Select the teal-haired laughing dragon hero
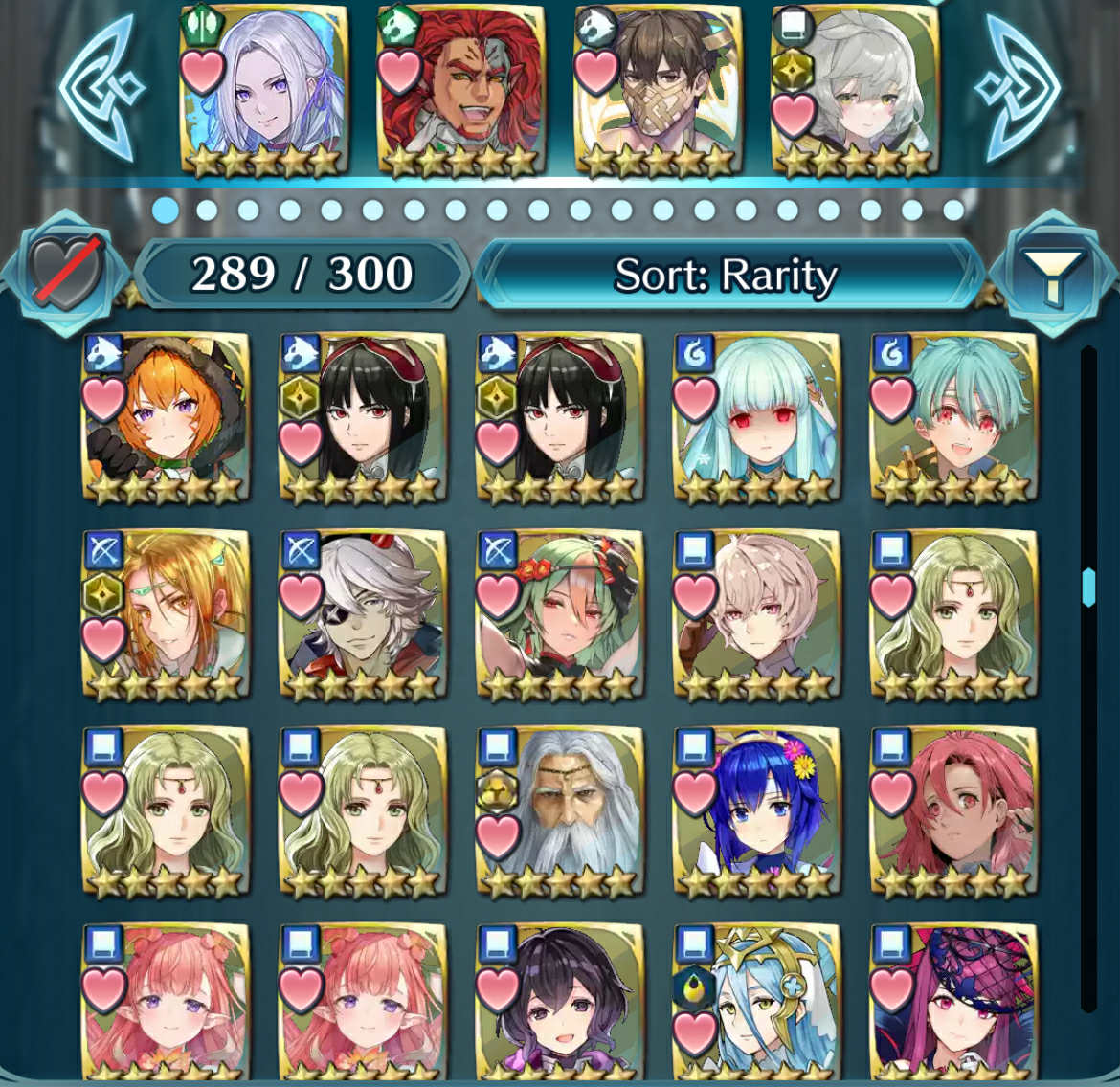Image resolution: width=1120 pixels, height=1087 pixels. [x=954, y=418]
